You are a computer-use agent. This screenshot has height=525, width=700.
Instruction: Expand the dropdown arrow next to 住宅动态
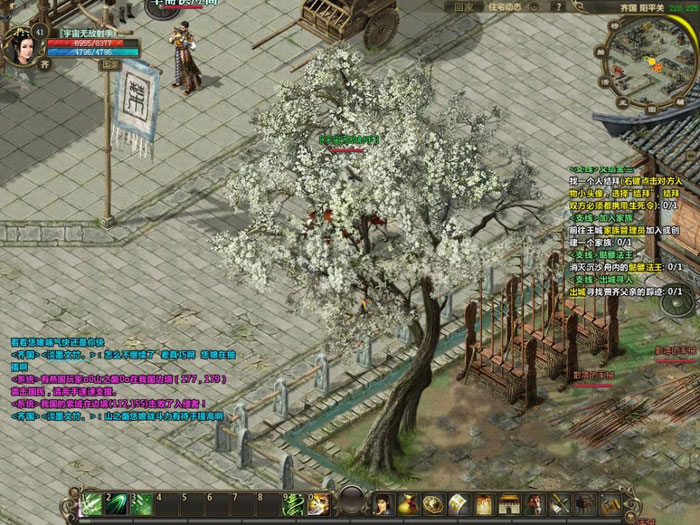tap(536, 6)
